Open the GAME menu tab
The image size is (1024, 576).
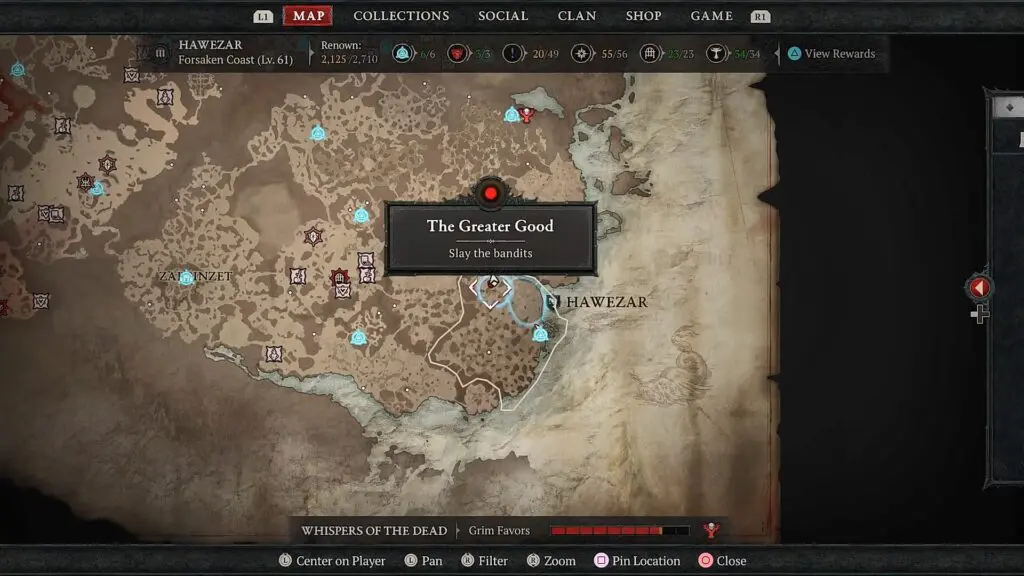click(712, 16)
